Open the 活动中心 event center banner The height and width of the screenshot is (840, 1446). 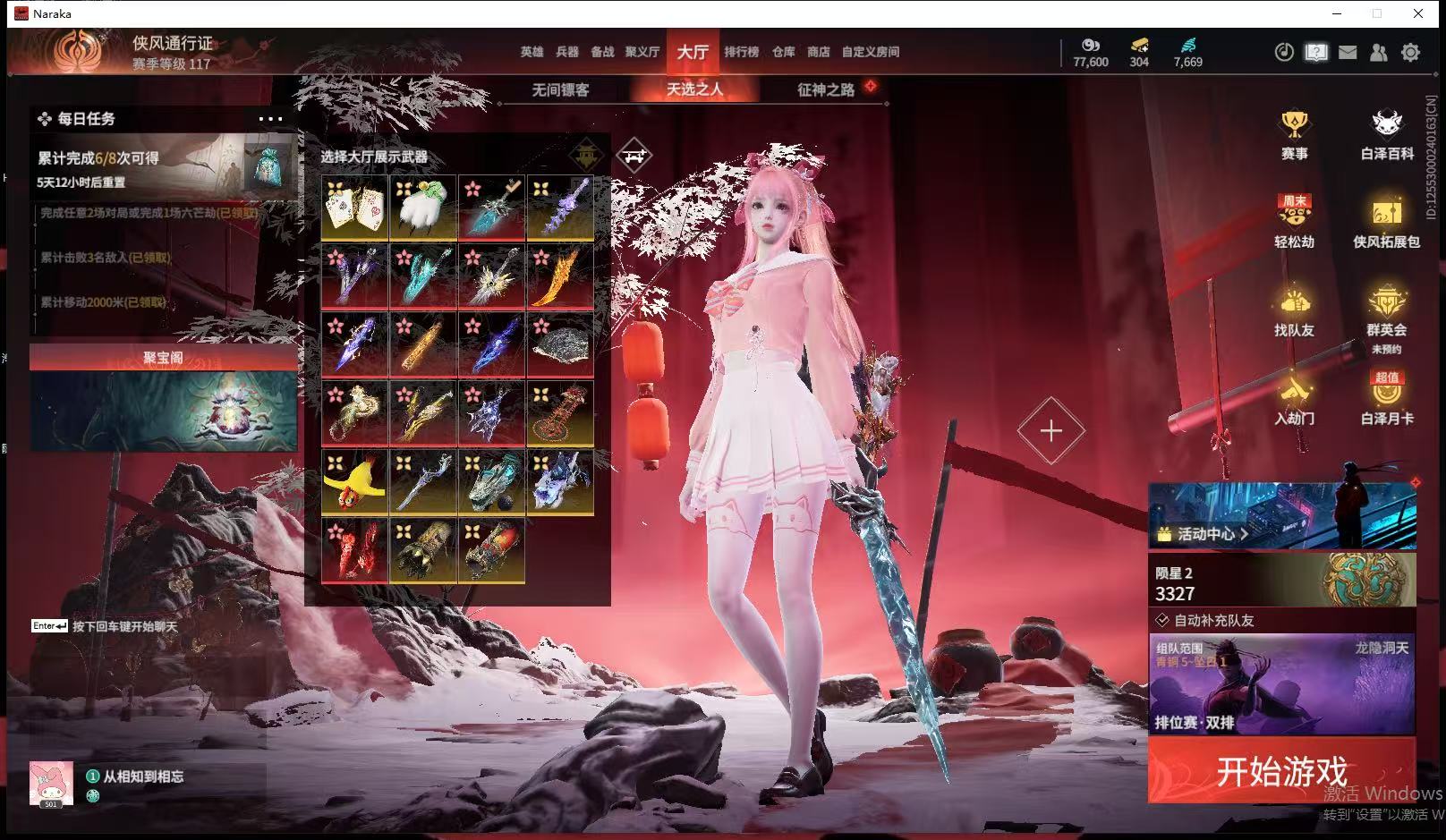[1281, 515]
